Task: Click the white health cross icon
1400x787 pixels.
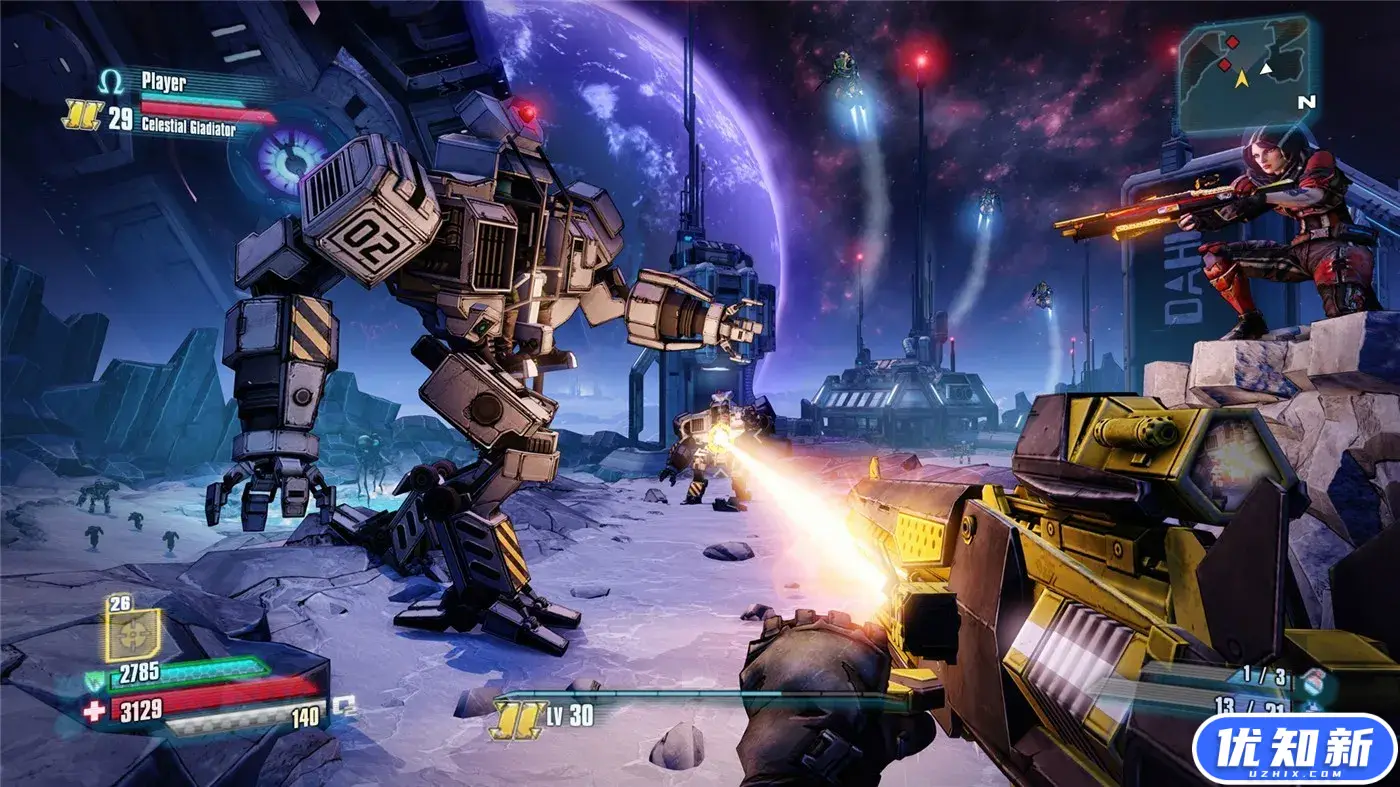Action: coord(95,711)
